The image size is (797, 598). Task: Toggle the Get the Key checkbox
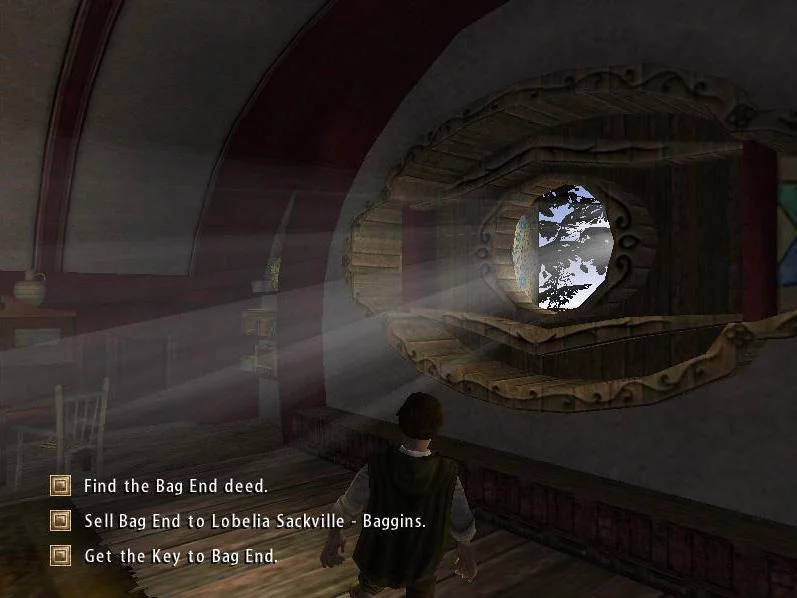pyautogui.click(x=61, y=555)
